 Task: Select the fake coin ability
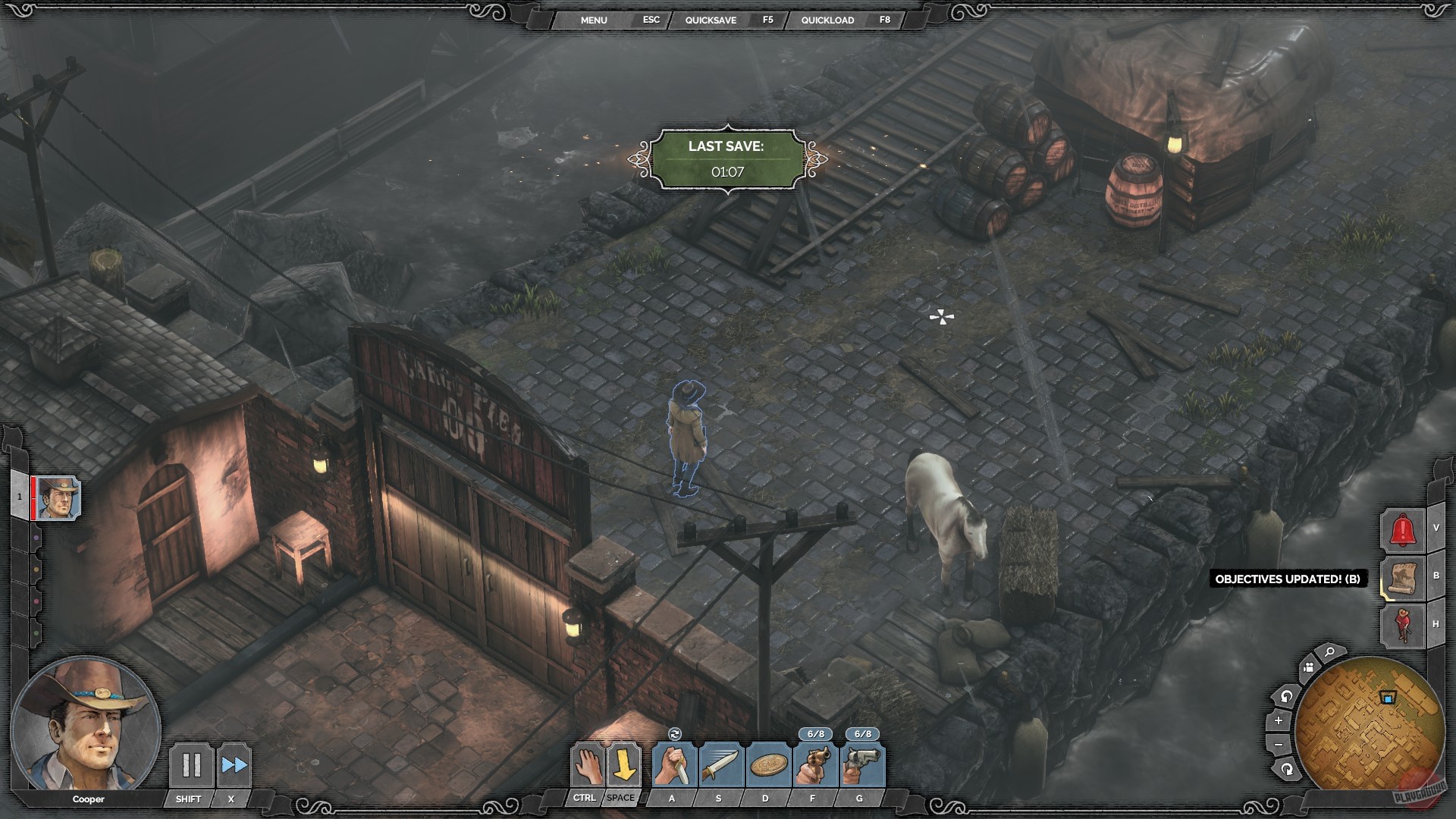766,765
